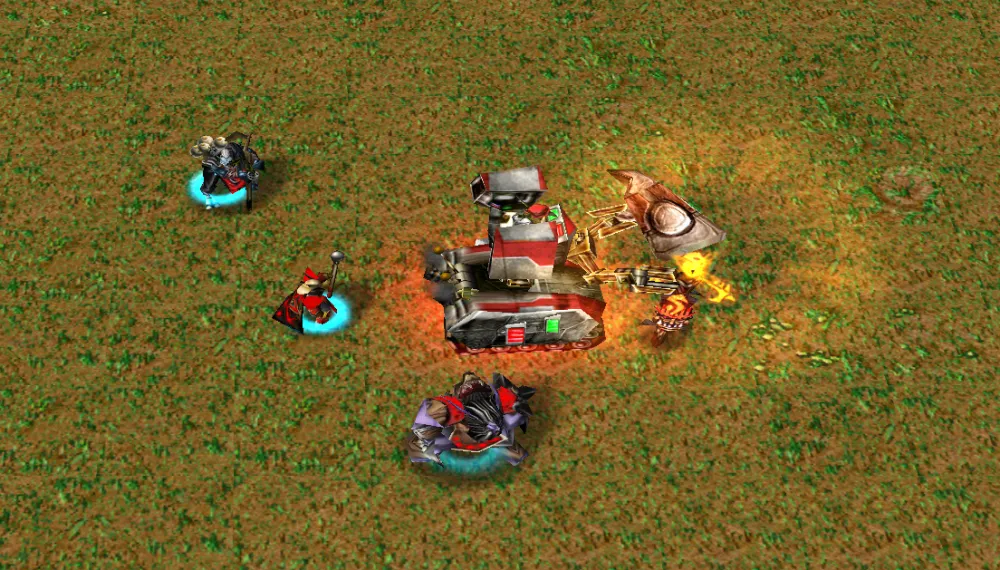The width and height of the screenshot is (1000, 570).
Task: Select the mounted rider with the cyan ring
Action: pos(226,170)
